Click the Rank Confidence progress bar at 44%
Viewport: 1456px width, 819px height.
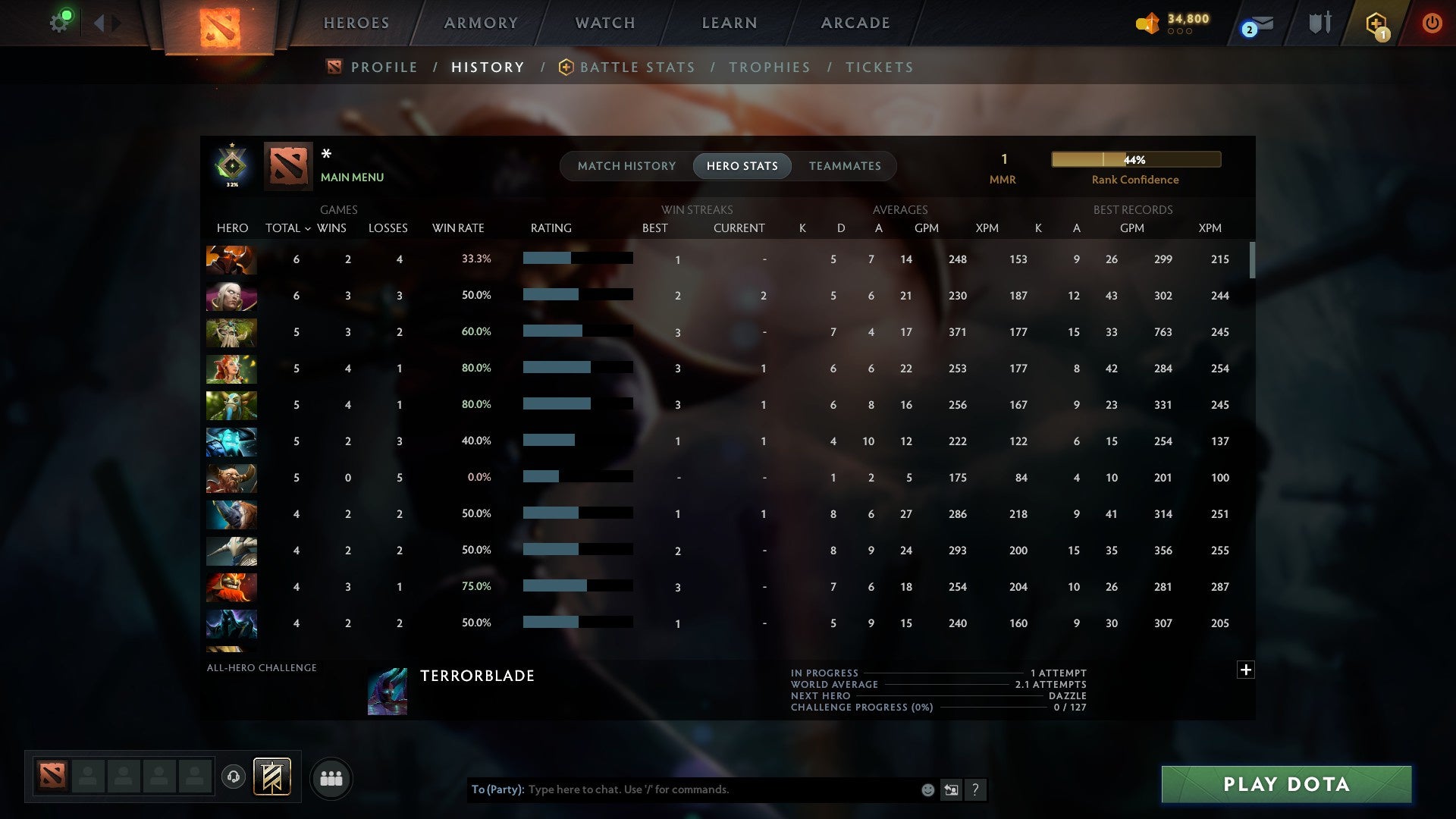[x=1135, y=159]
